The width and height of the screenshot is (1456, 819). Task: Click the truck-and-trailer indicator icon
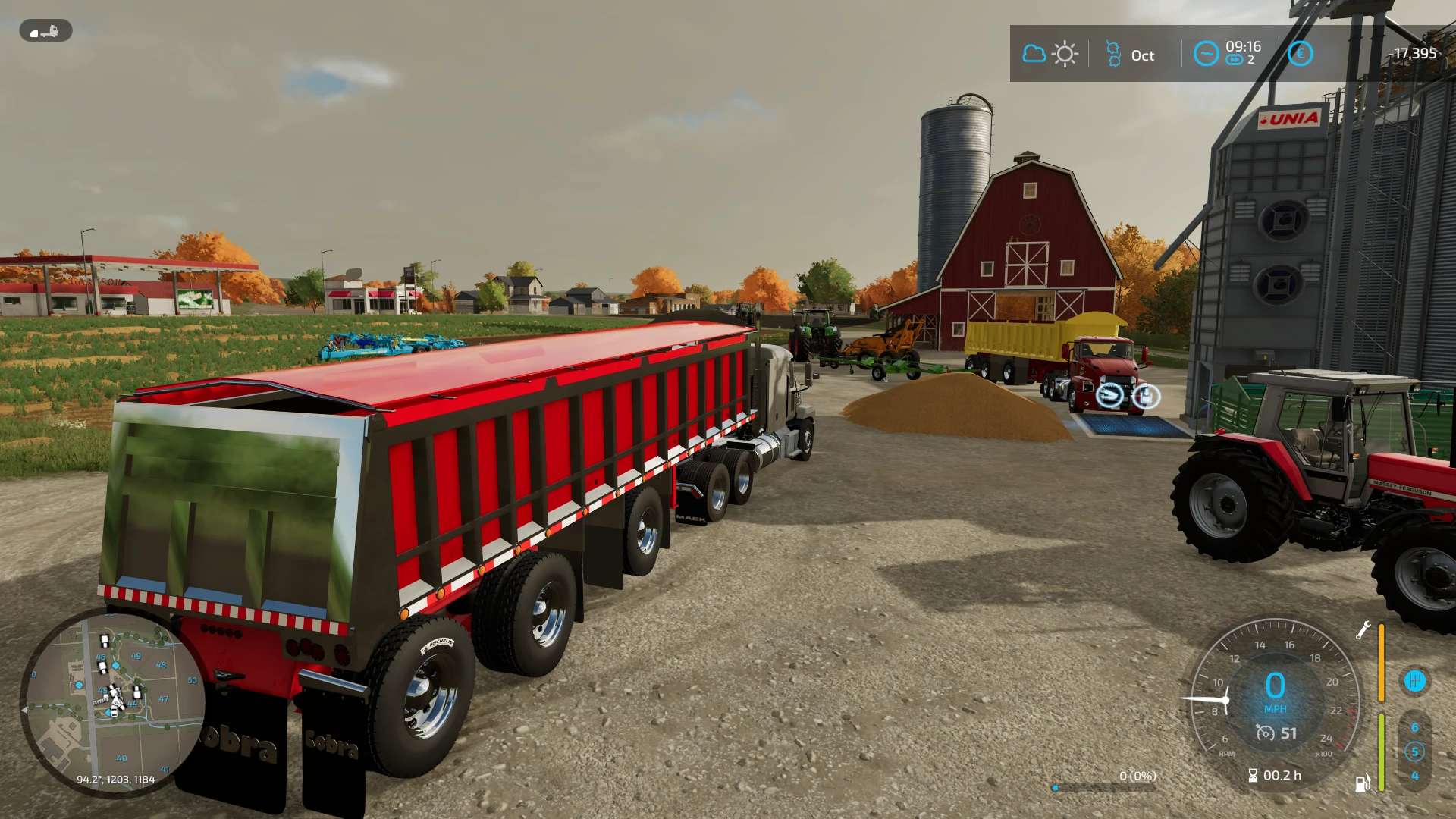(45, 31)
